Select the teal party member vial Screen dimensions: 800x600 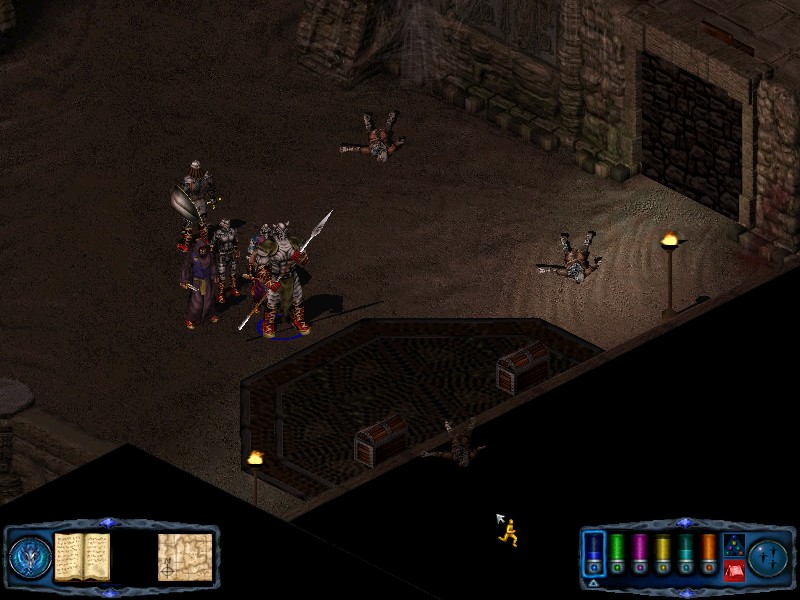tap(685, 551)
